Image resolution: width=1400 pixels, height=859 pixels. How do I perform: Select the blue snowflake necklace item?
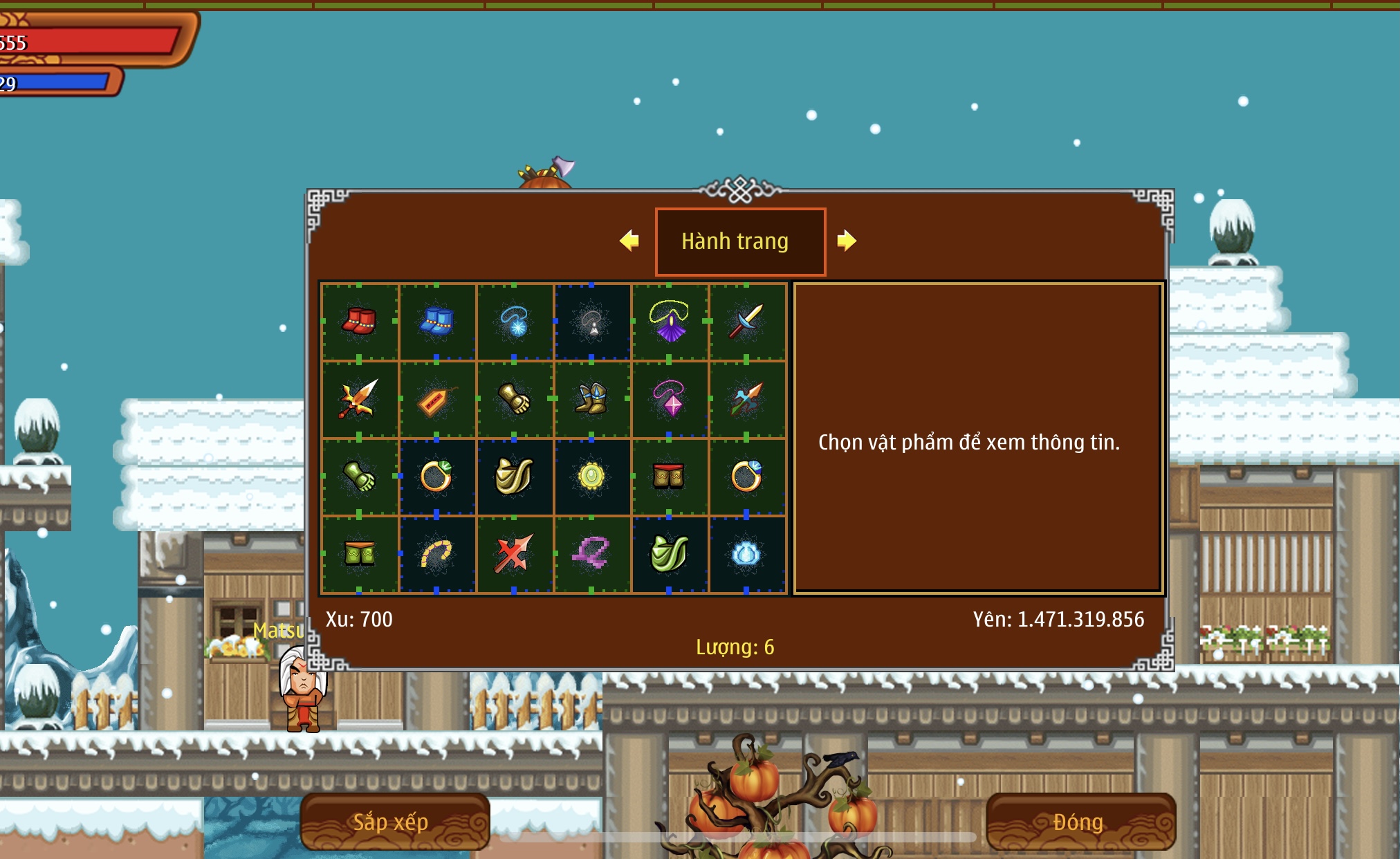coord(514,322)
